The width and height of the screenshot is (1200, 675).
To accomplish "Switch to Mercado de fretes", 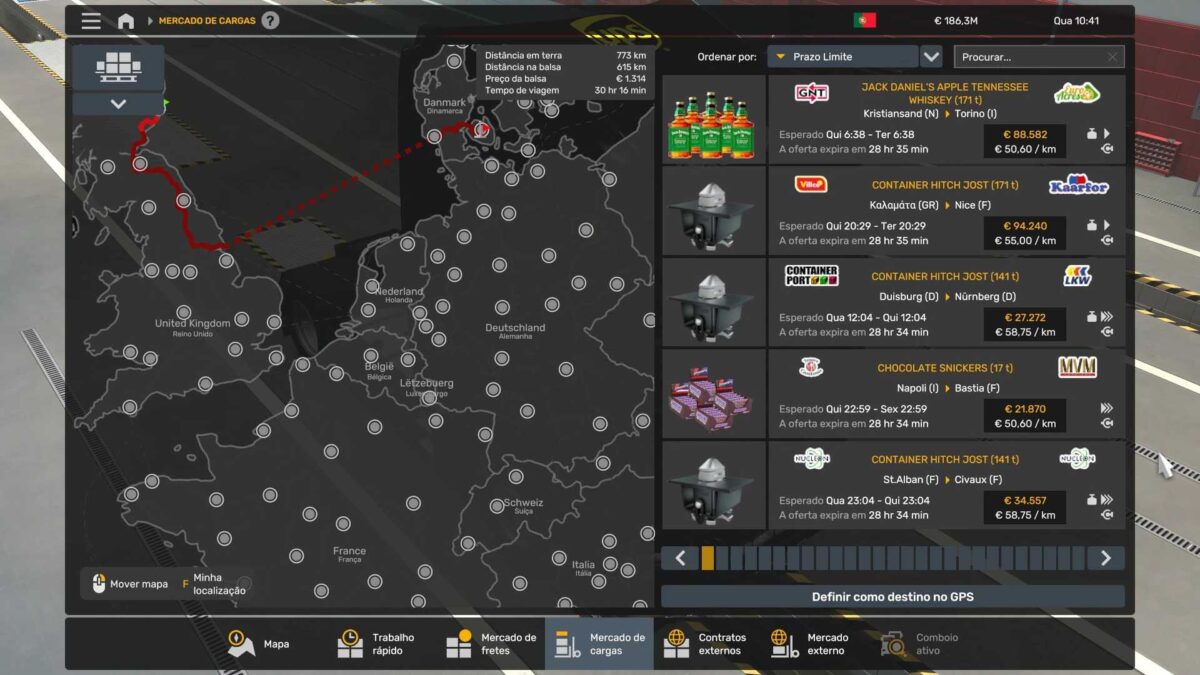I will point(491,644).
